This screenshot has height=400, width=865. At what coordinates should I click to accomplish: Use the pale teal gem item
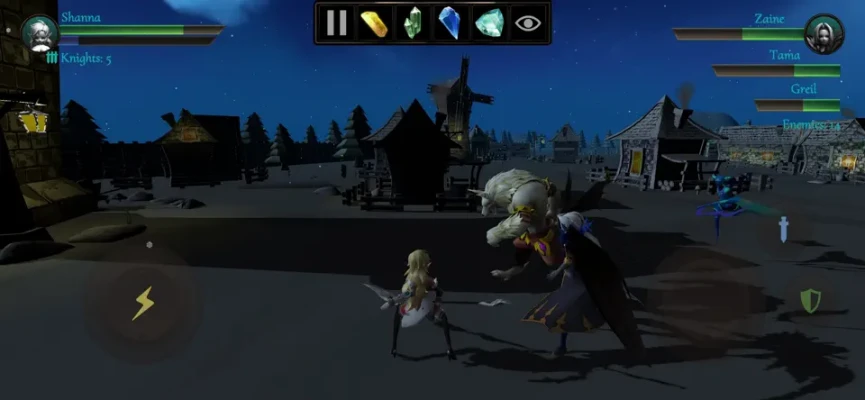488,22
